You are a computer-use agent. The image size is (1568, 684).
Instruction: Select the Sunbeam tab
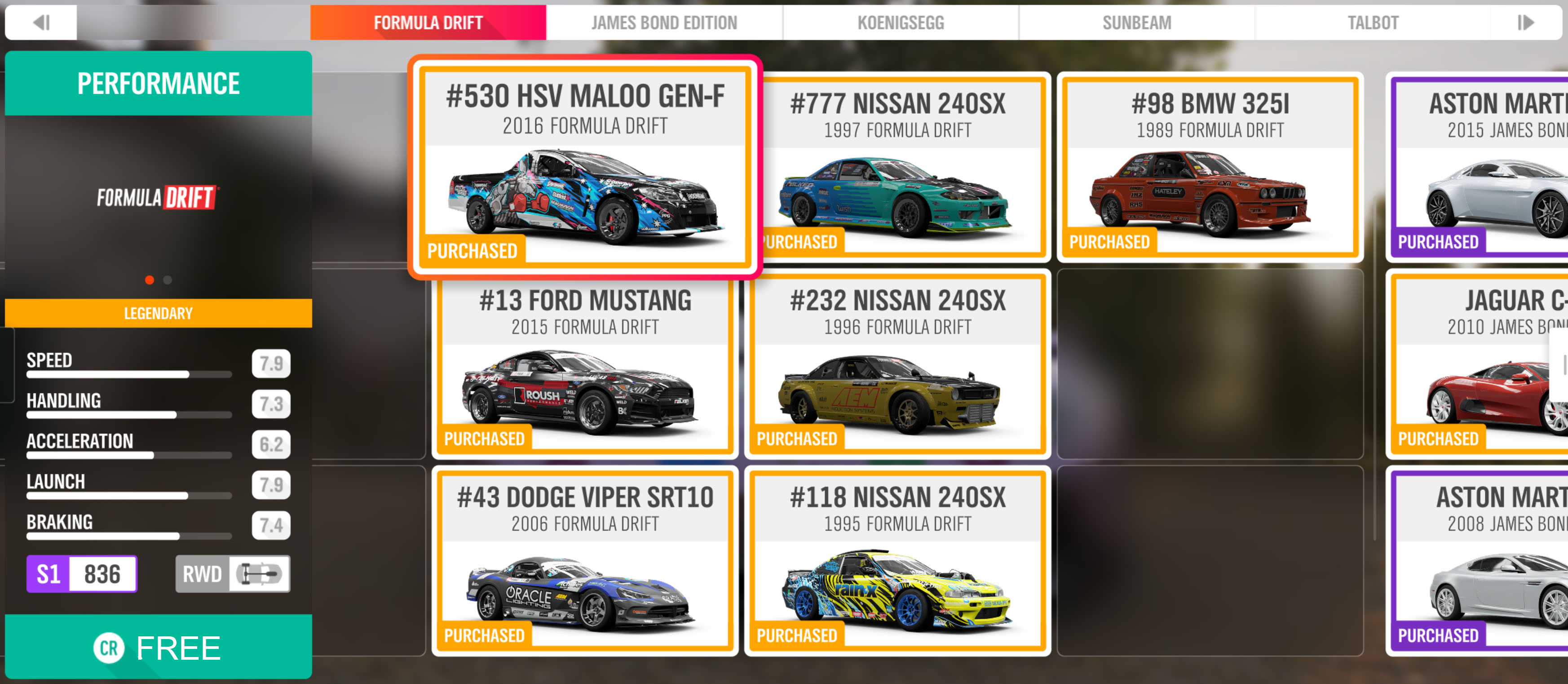click(1136, 23)
